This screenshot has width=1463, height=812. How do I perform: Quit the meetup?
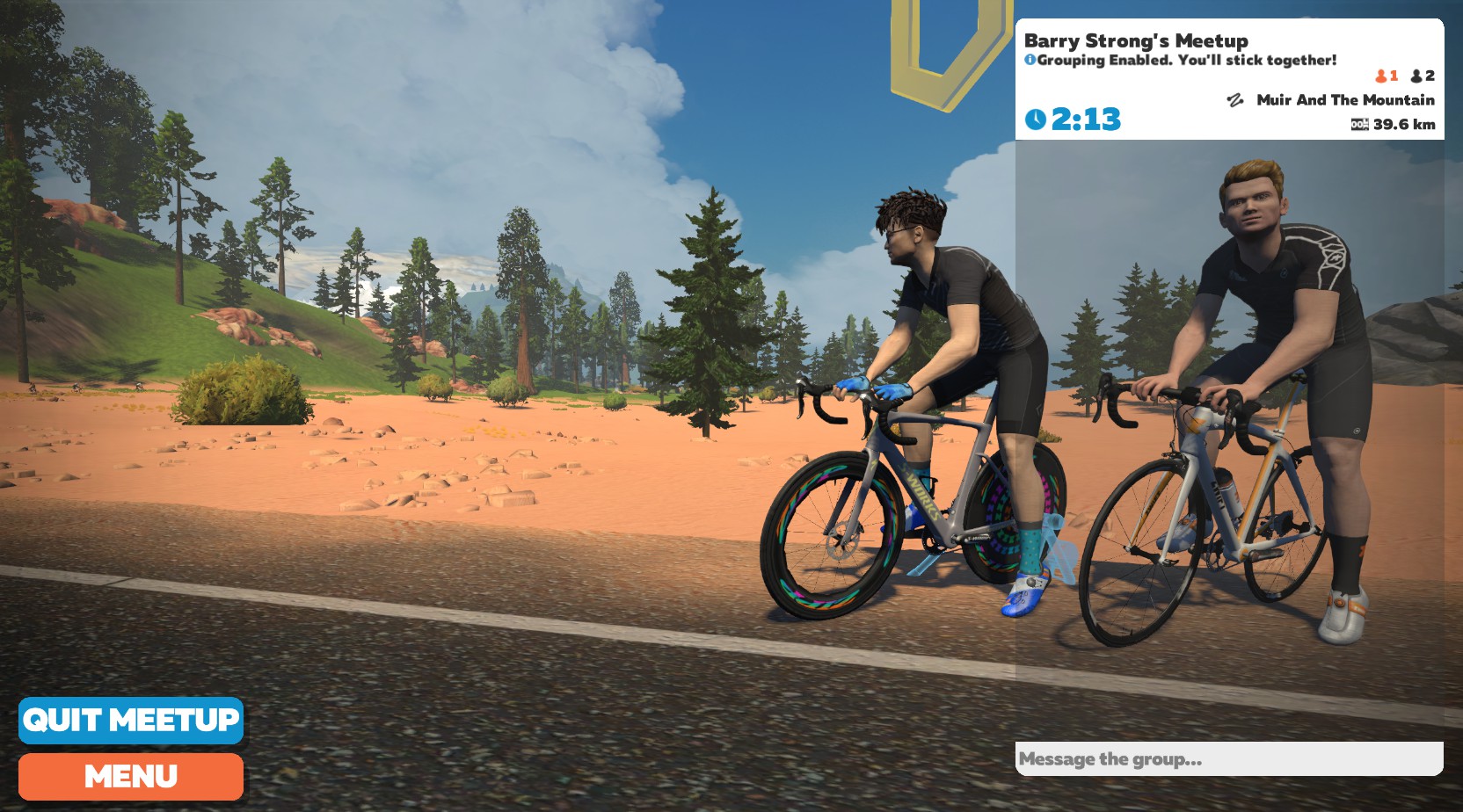[x=130, y=720]
